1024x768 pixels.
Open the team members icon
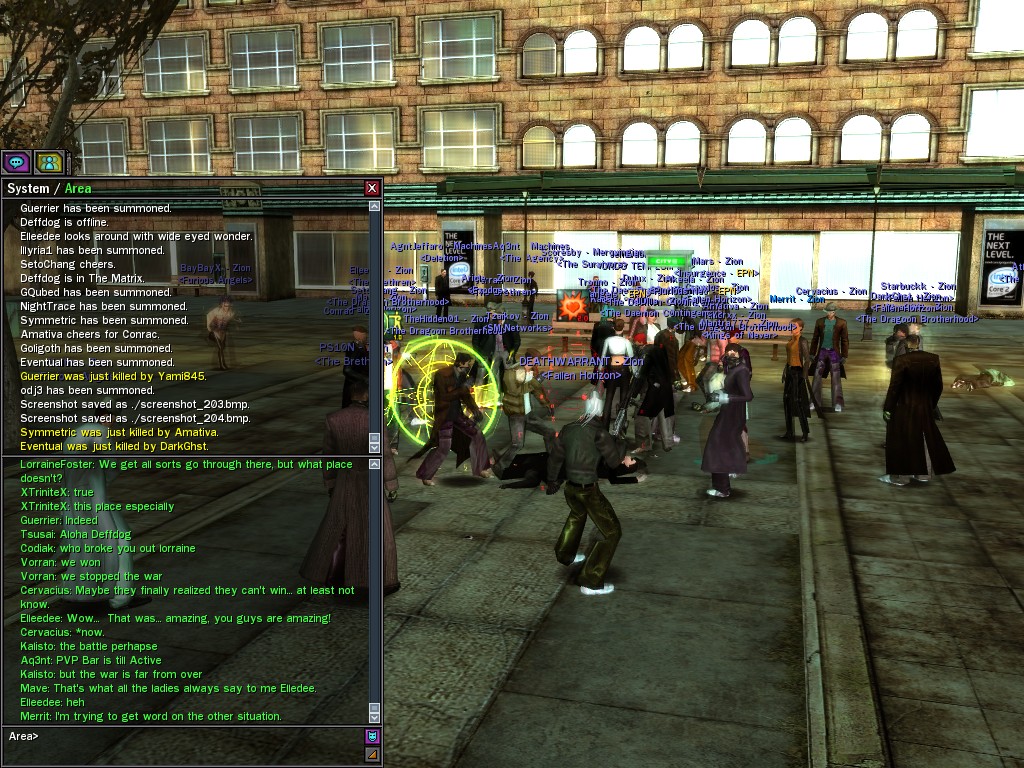[x=49, y=162]
